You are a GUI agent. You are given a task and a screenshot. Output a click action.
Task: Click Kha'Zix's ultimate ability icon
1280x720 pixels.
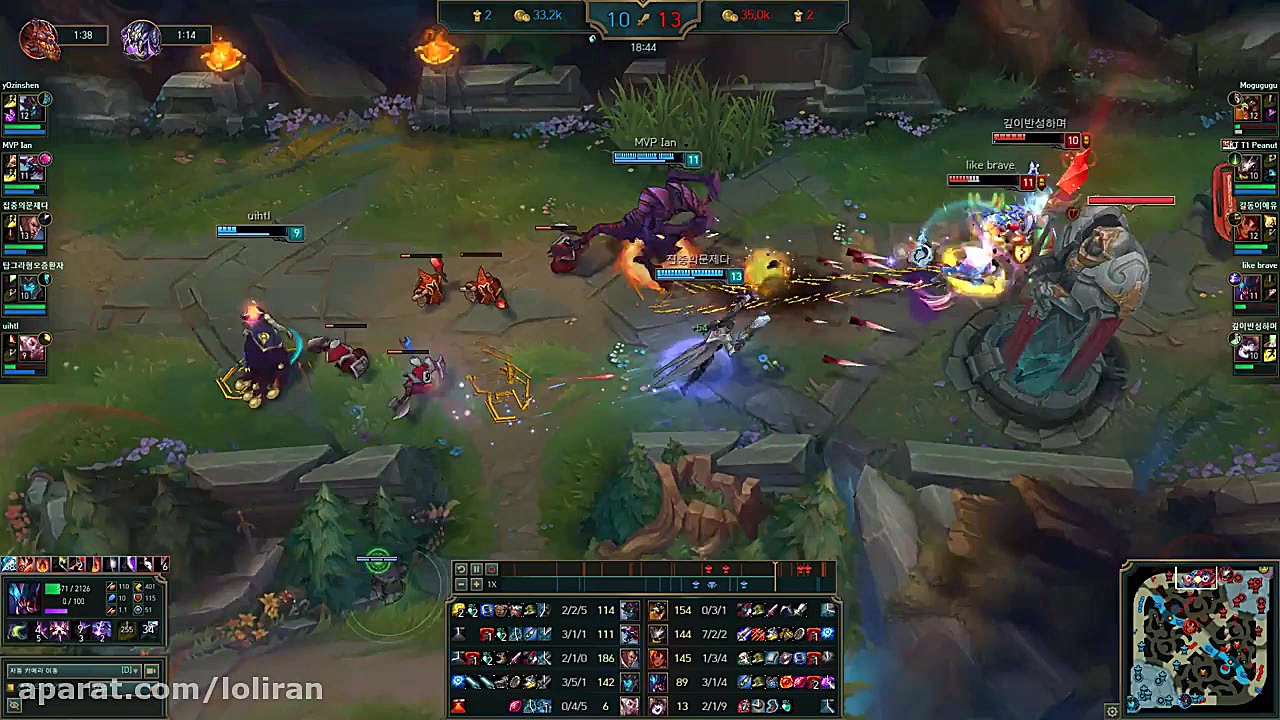(100, 630)
